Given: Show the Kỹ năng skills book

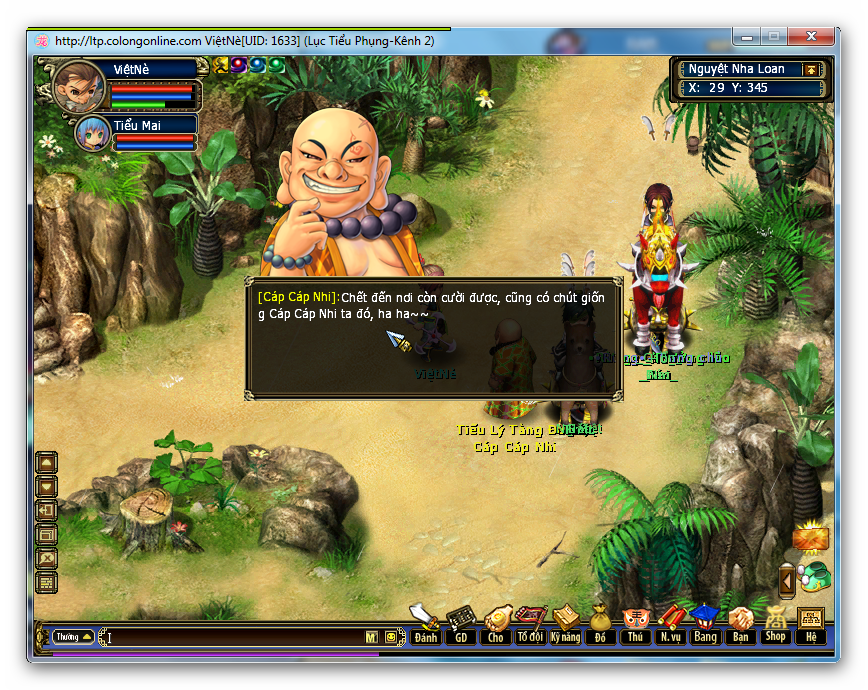Looking at the screenshot, I should click(565, 625).
